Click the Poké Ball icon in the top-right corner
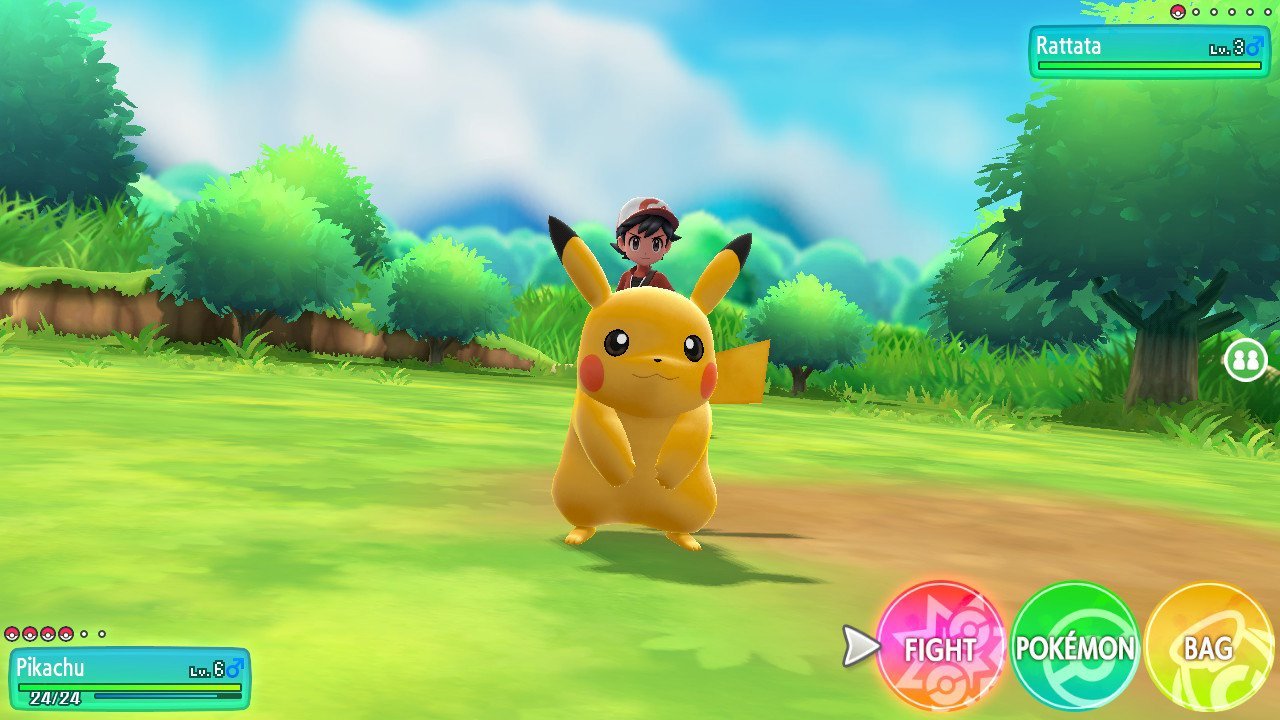1280x720 pixels. coord(1177,12)
